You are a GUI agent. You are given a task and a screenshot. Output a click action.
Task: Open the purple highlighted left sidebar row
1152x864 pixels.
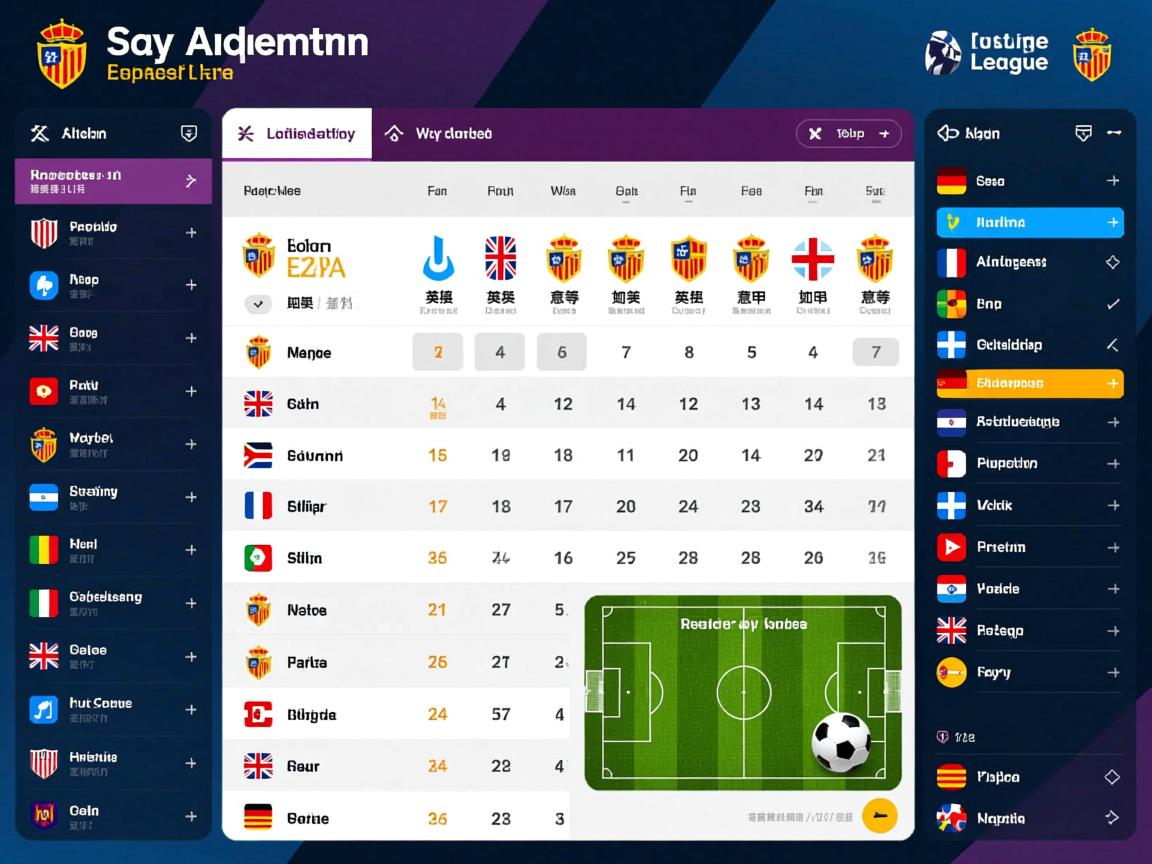pyautogui.click(x=113, y=181)
